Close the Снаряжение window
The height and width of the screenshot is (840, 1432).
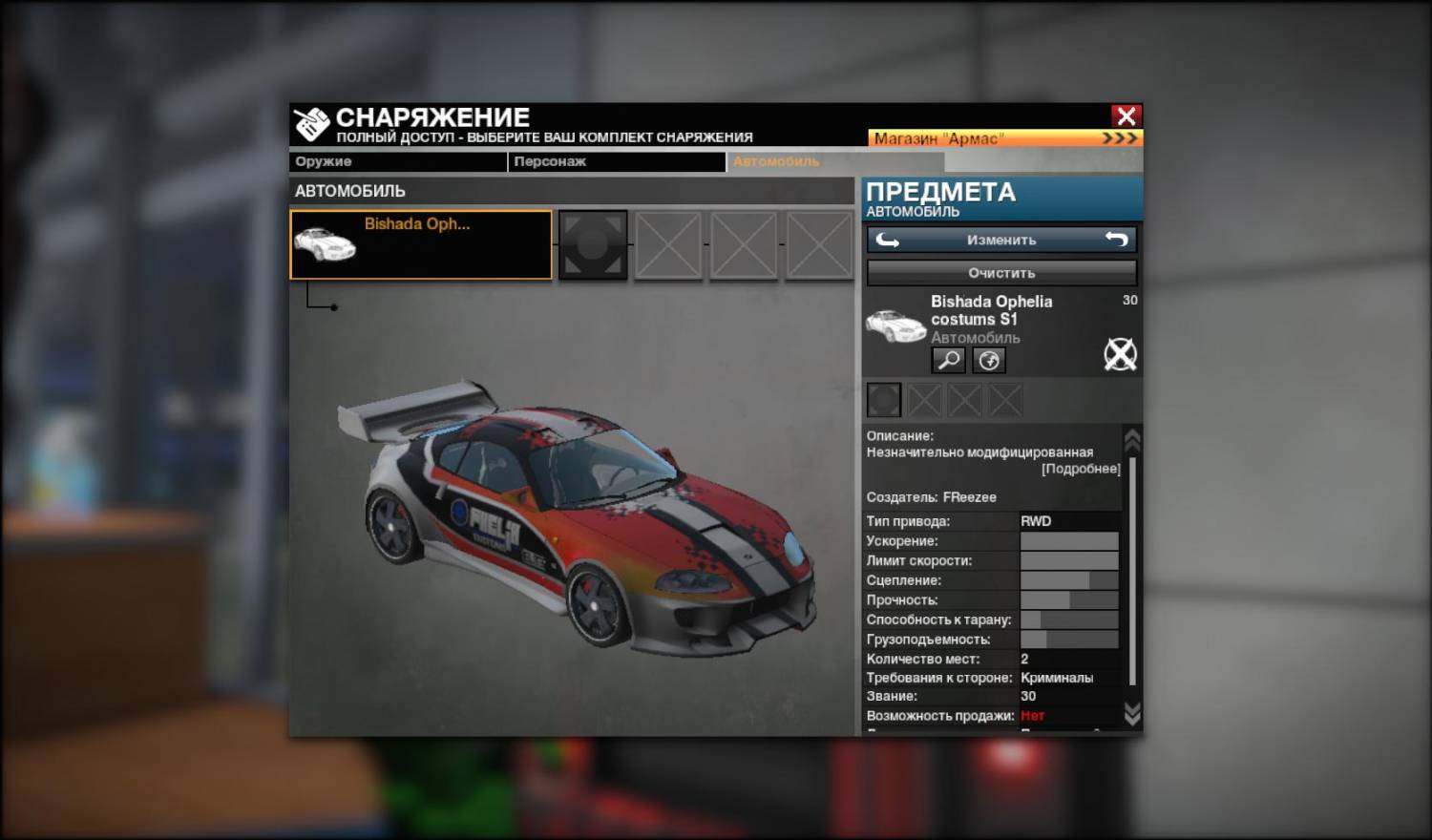pos(1126,116)
